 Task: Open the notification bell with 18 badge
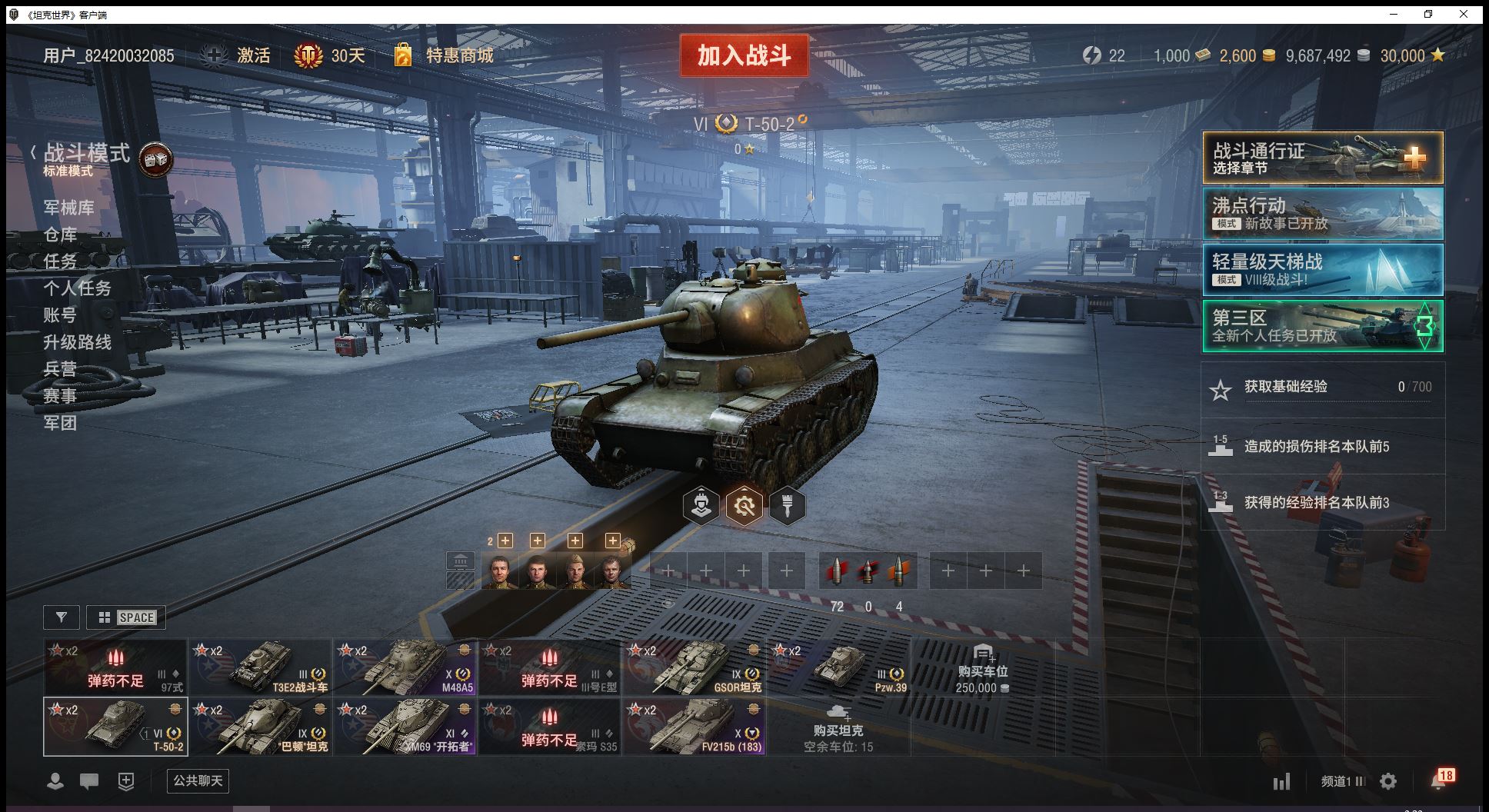[1440, 780]
